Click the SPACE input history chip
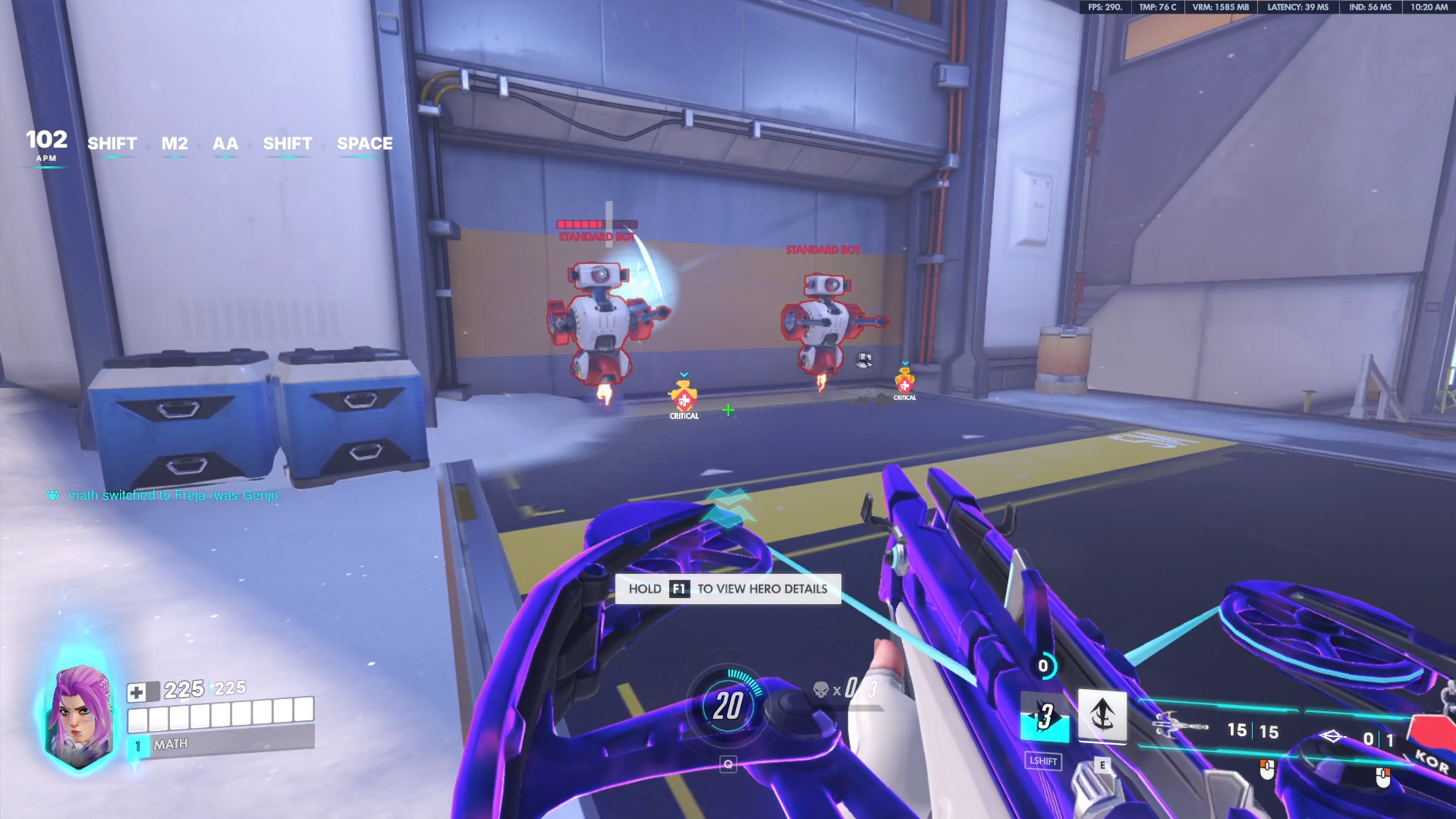This screenshot has width=1456, height=819. coord(365,143)
